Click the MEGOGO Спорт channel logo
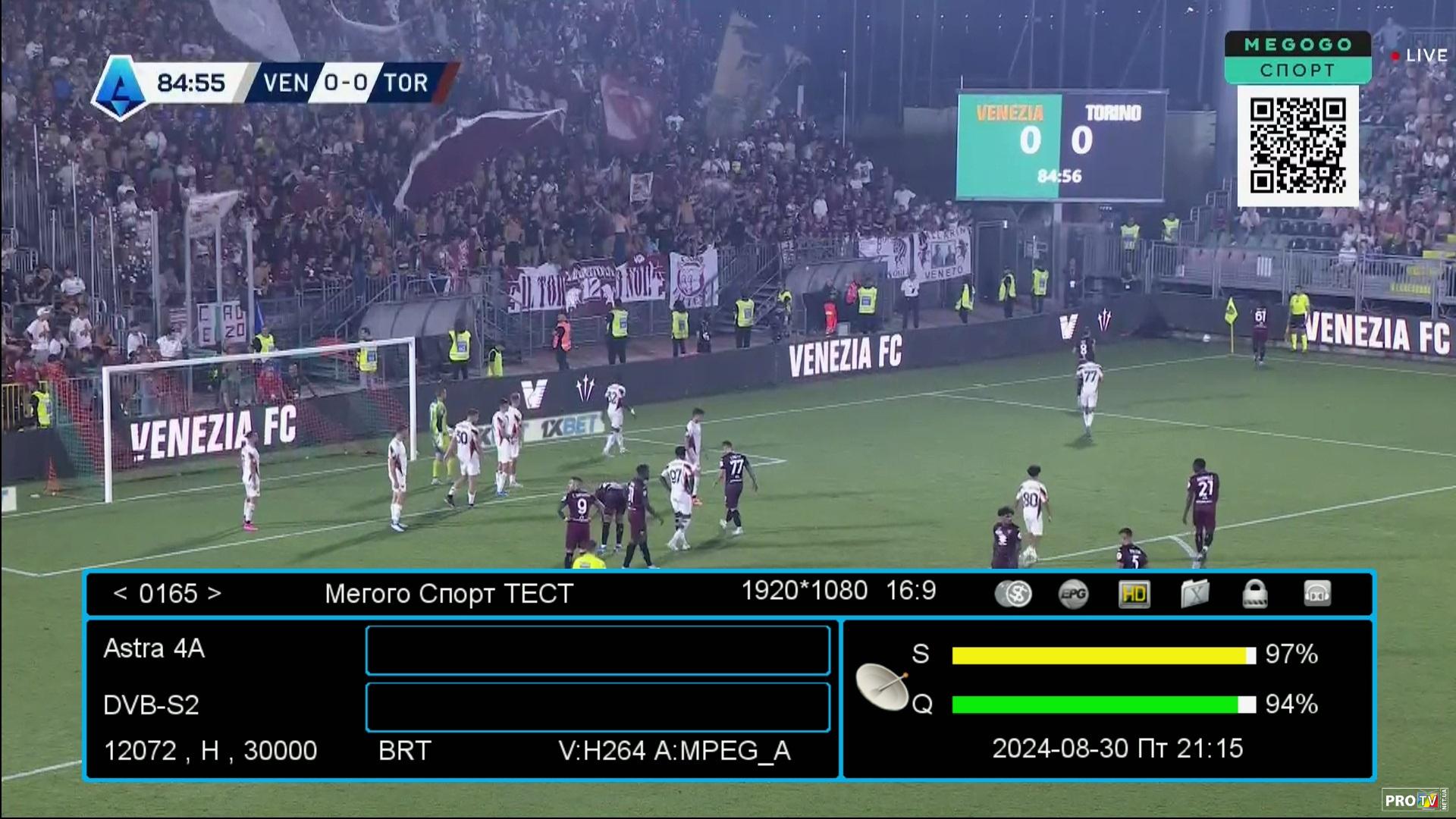The image size is (1456, 819). 1298,57
